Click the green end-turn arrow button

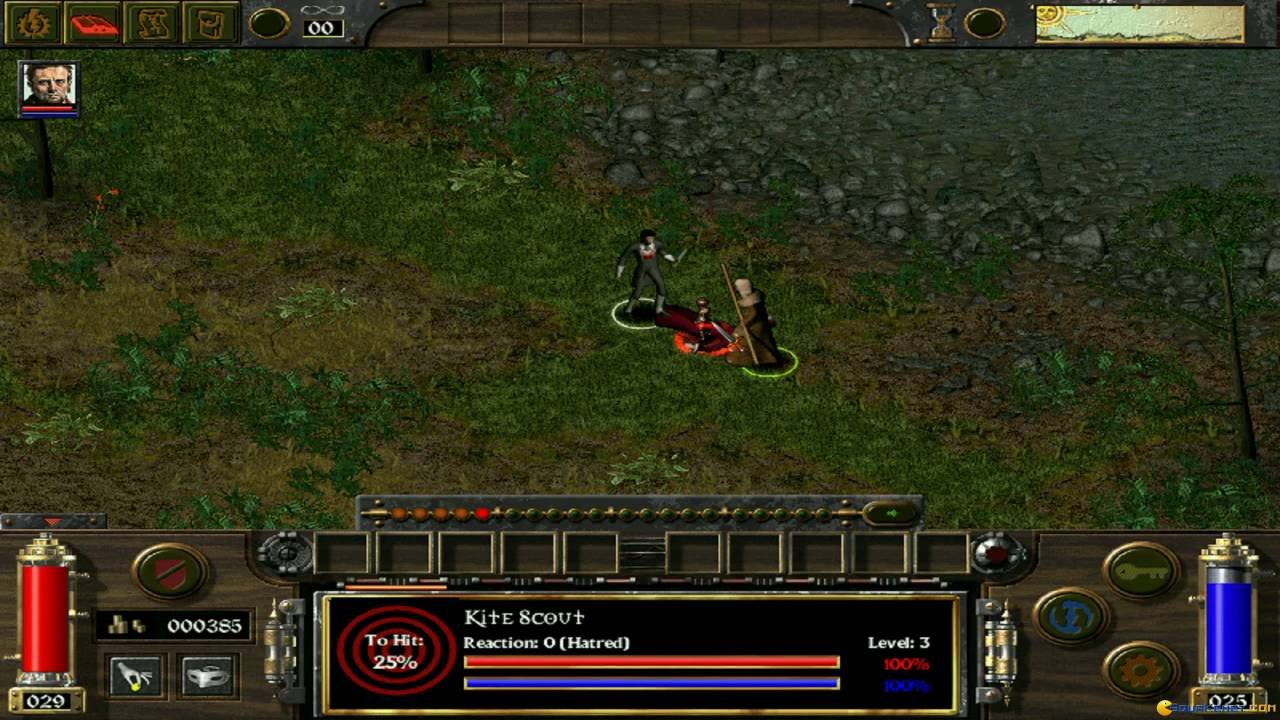point(889,514)
